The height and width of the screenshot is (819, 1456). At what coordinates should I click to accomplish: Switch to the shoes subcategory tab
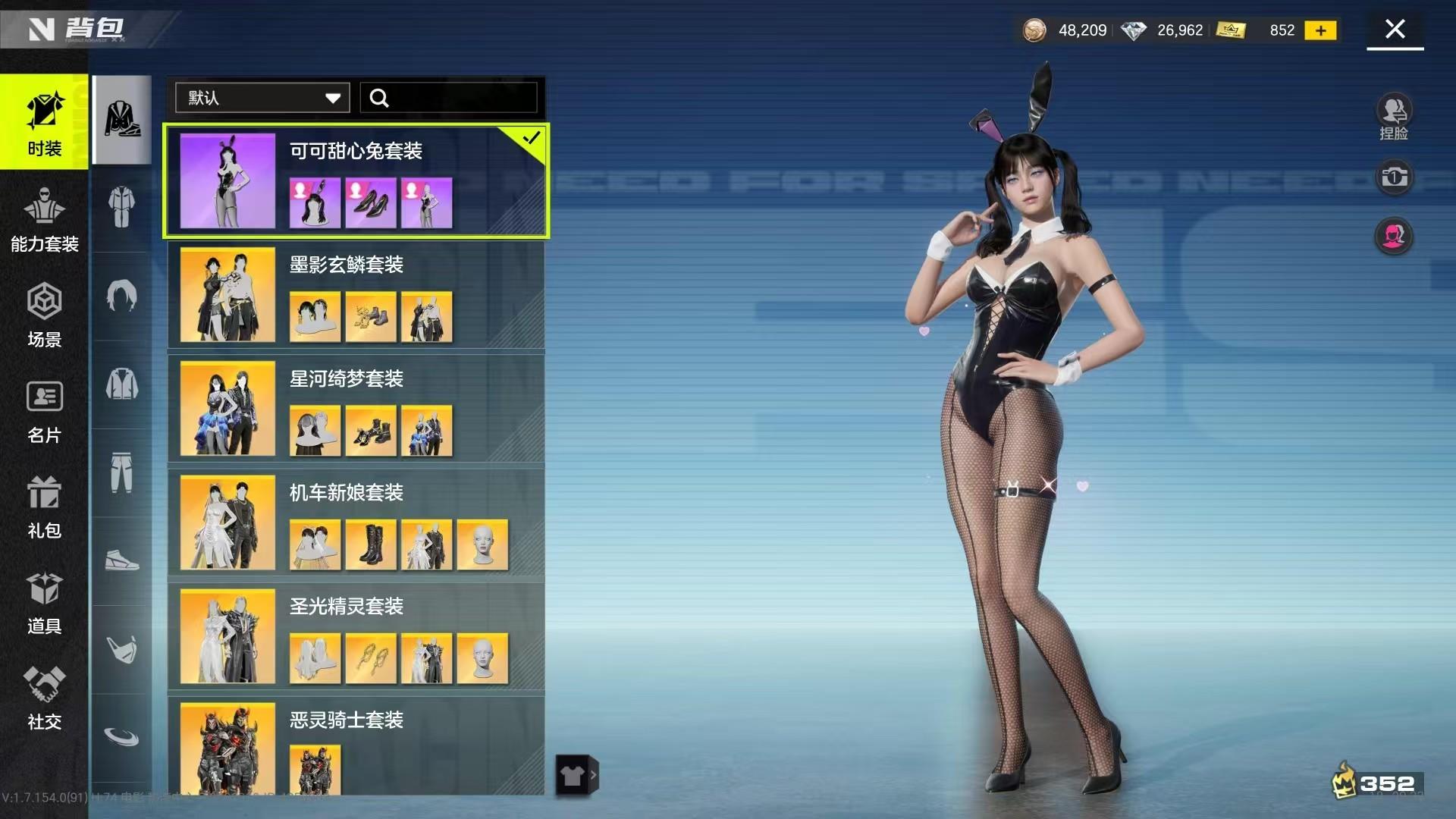(x=121, y=561)
